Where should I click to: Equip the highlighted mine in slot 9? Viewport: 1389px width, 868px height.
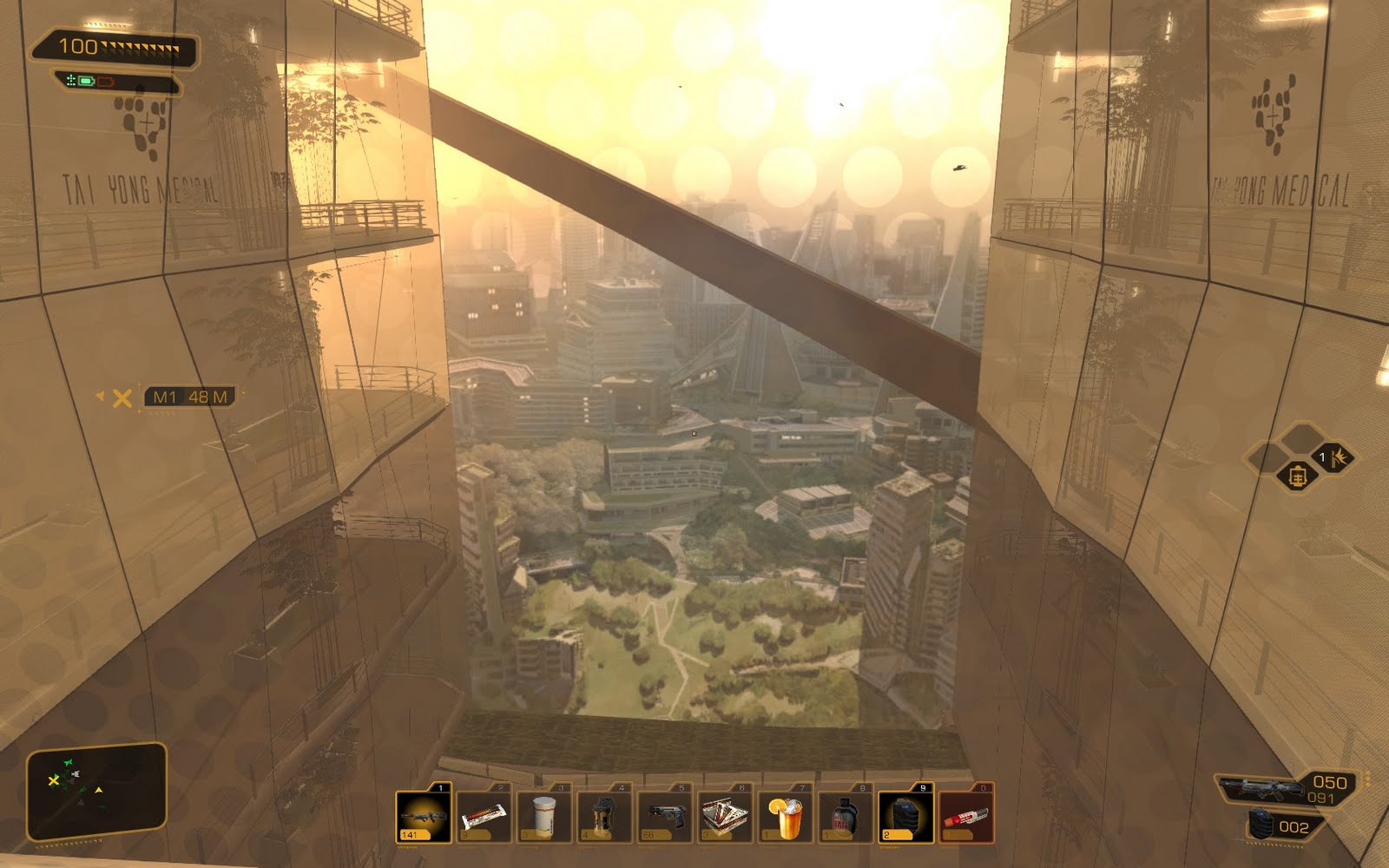click(905, 816)
